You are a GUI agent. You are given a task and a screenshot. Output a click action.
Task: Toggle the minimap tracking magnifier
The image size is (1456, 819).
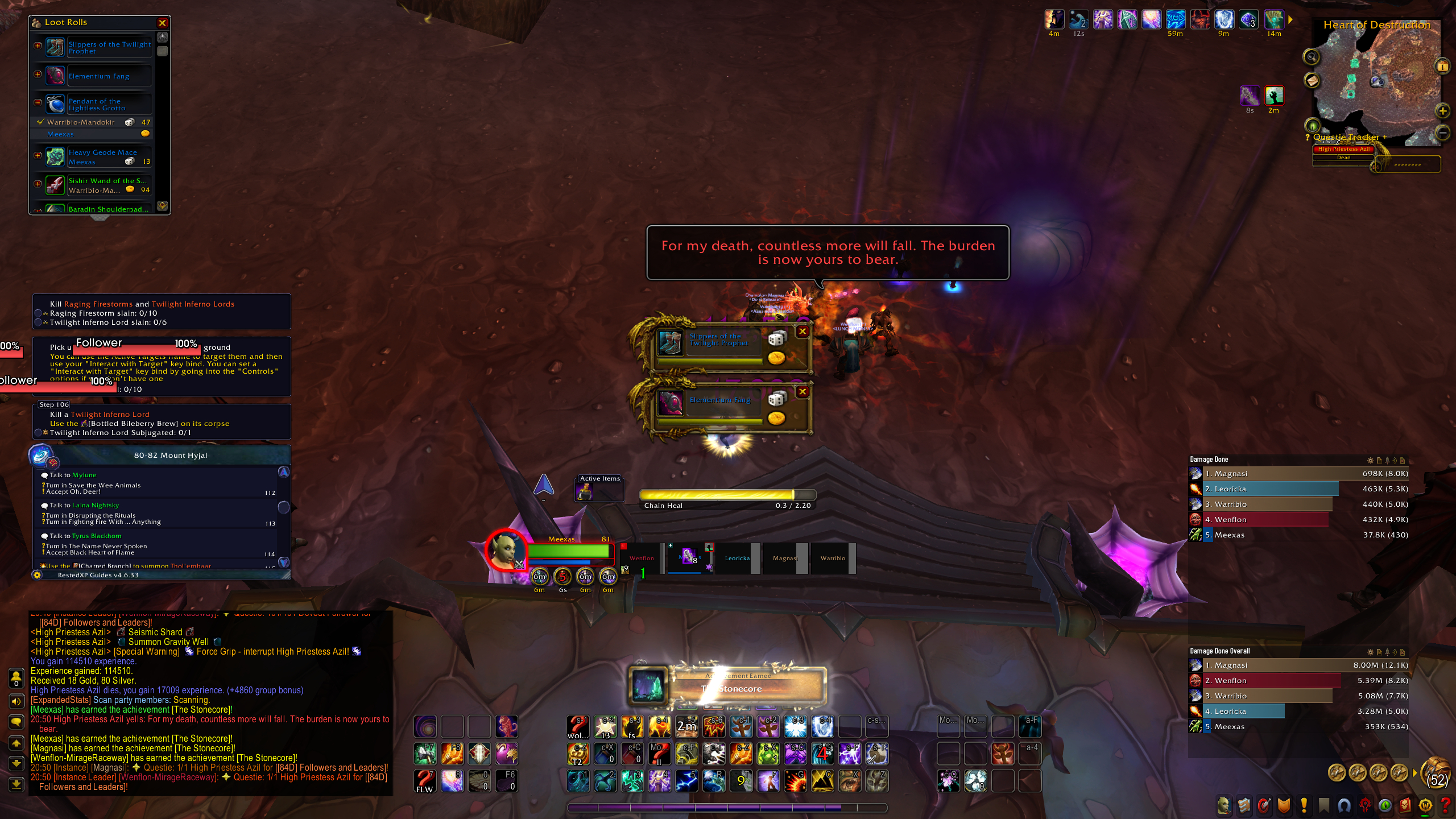click(x=1312, y=57)
